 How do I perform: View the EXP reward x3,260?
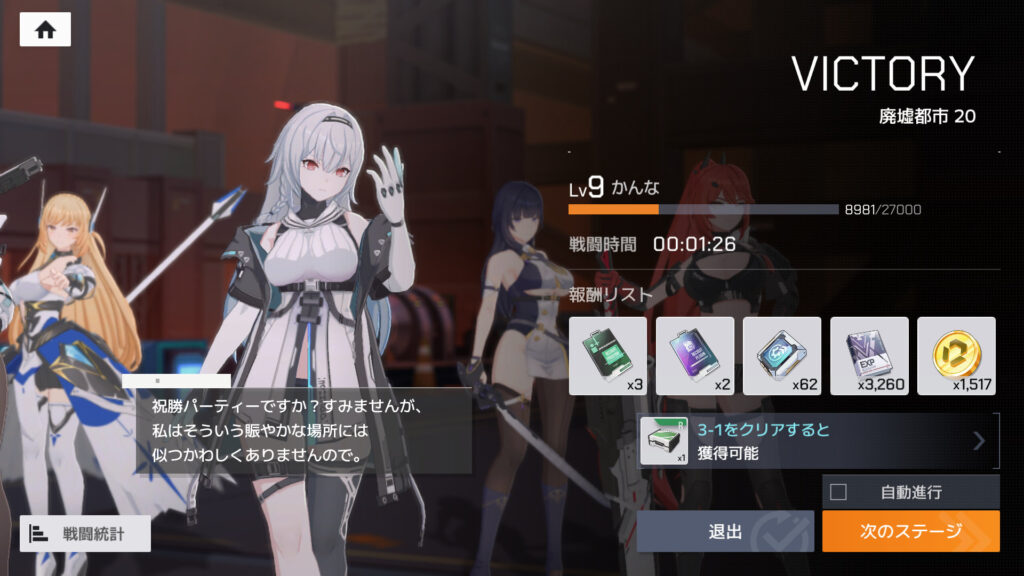click(869, 356)
